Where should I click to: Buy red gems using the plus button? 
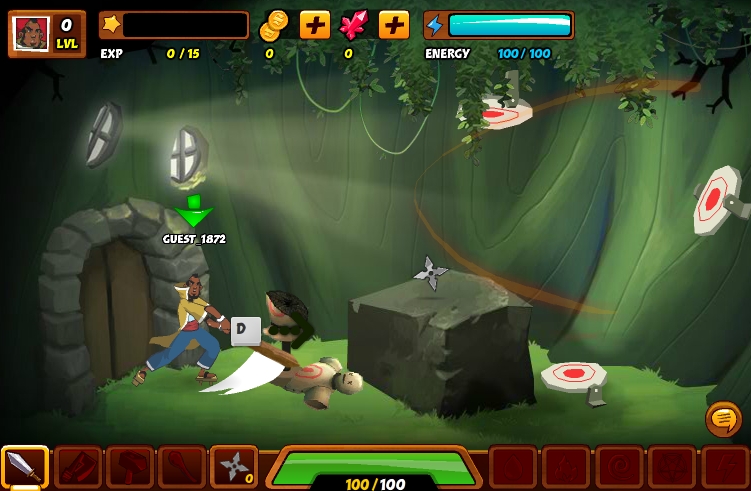point(393,25)
